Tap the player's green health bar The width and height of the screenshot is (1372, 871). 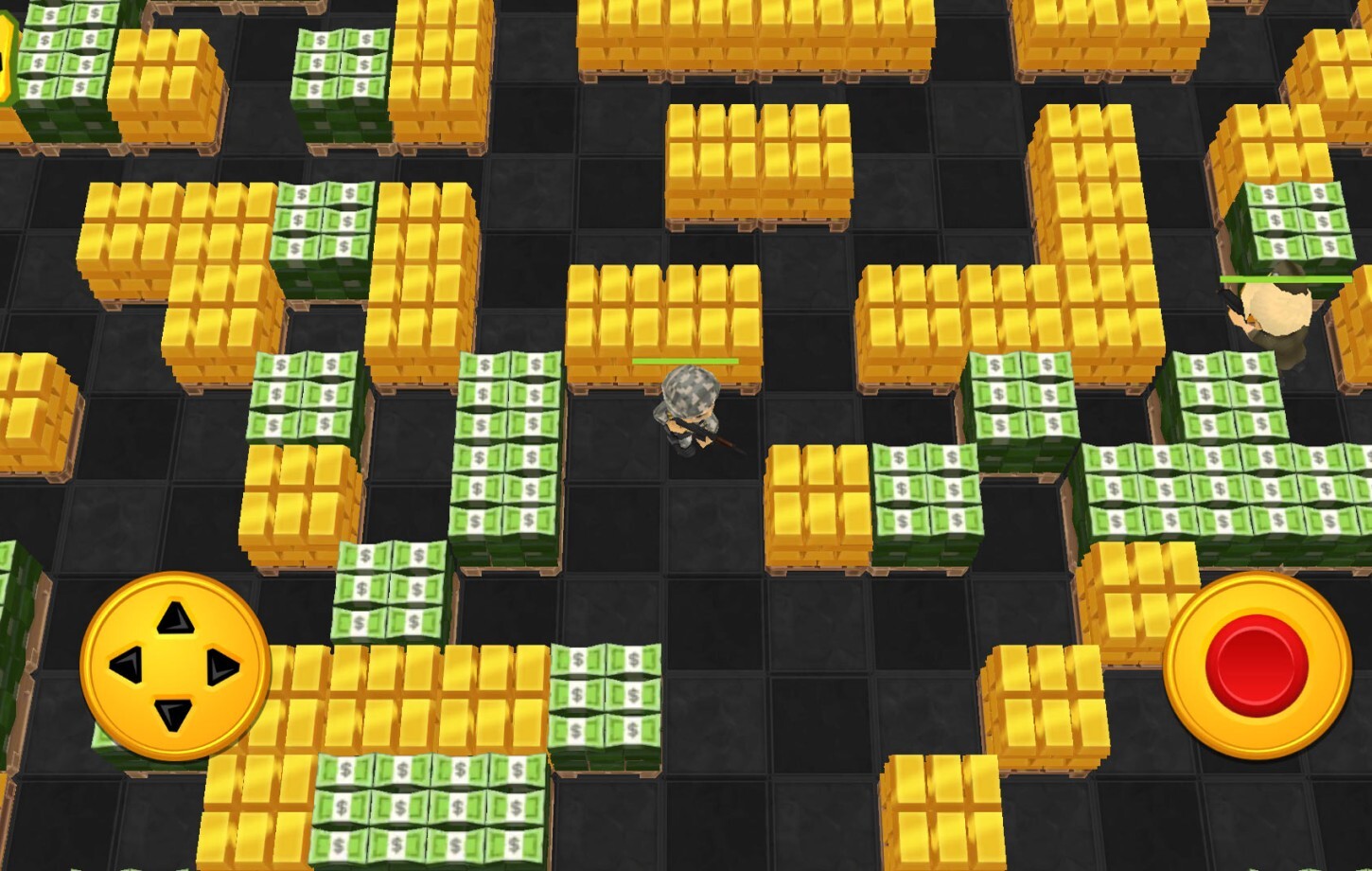click(686, 361)
